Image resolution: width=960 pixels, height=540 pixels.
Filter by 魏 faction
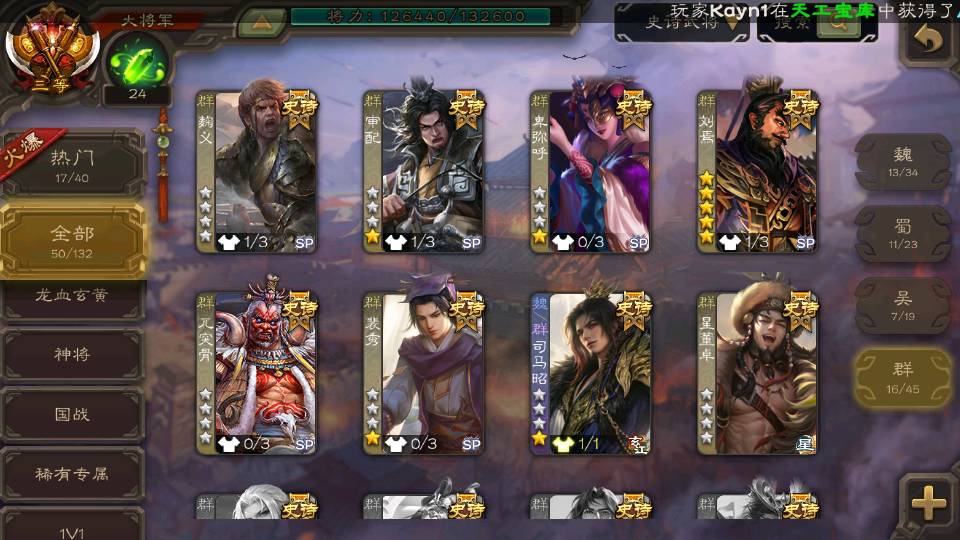pyautogui.click(x=902, y=160)
